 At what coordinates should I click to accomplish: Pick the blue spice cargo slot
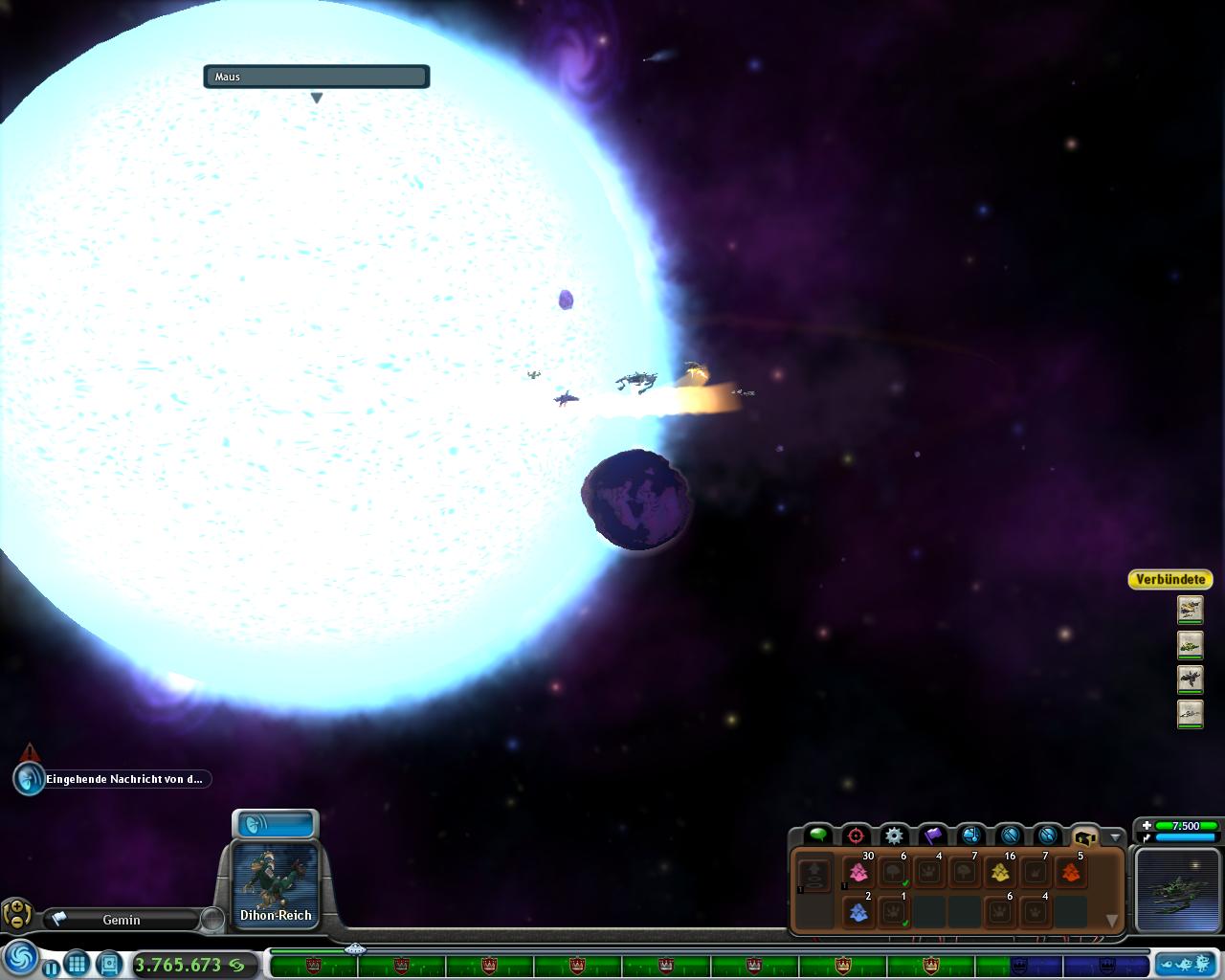coord(858,912)
